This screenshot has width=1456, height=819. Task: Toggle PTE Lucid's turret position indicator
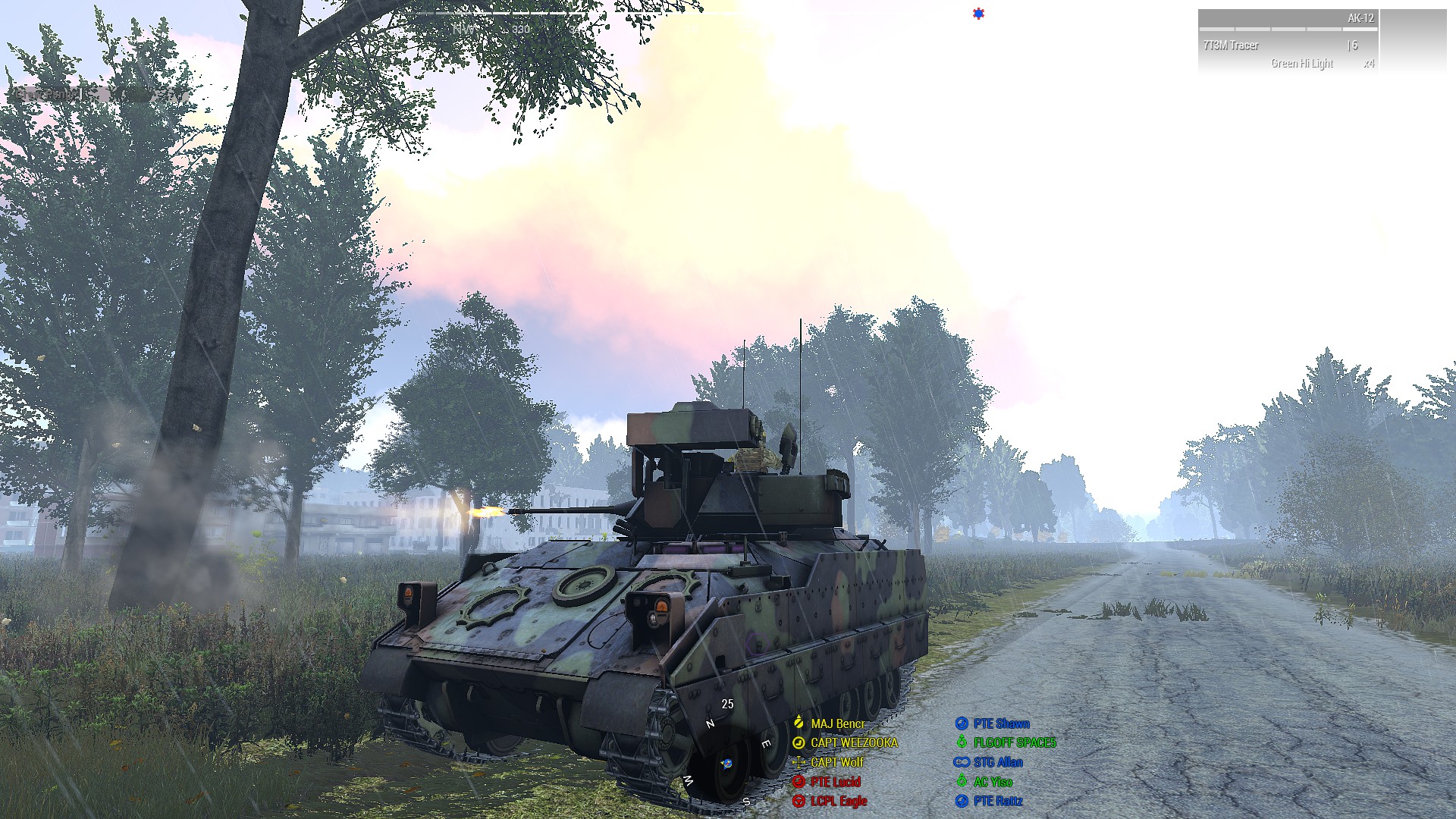(x=799, y=781)
